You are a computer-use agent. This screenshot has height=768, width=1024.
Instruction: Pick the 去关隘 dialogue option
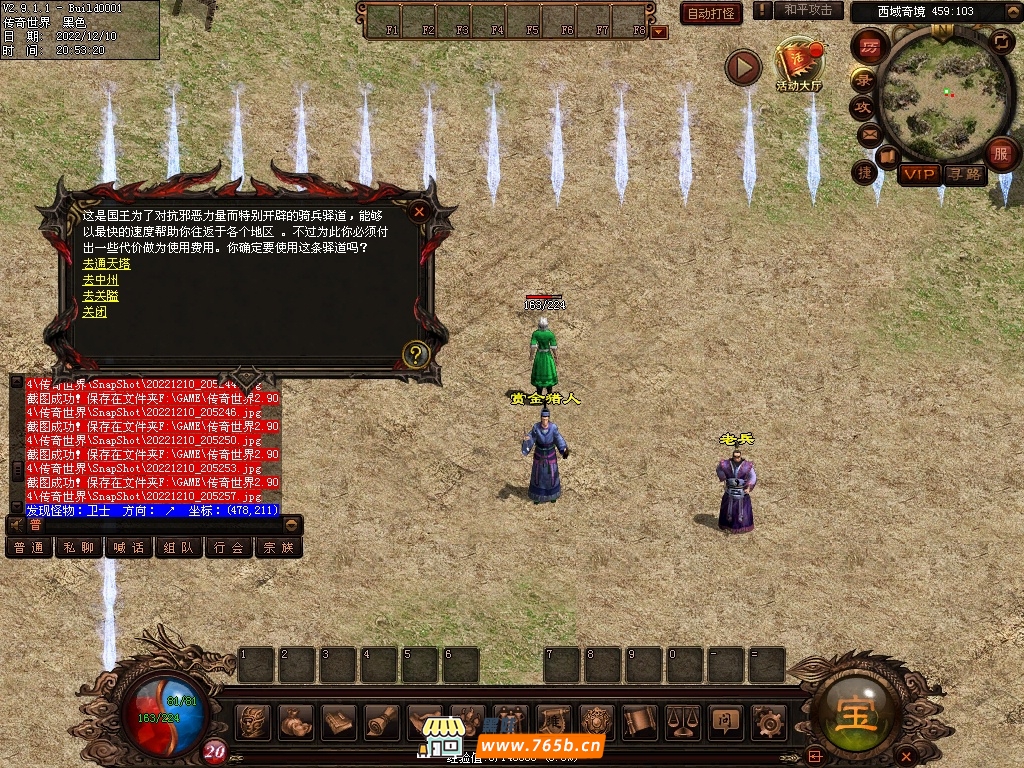100,296
